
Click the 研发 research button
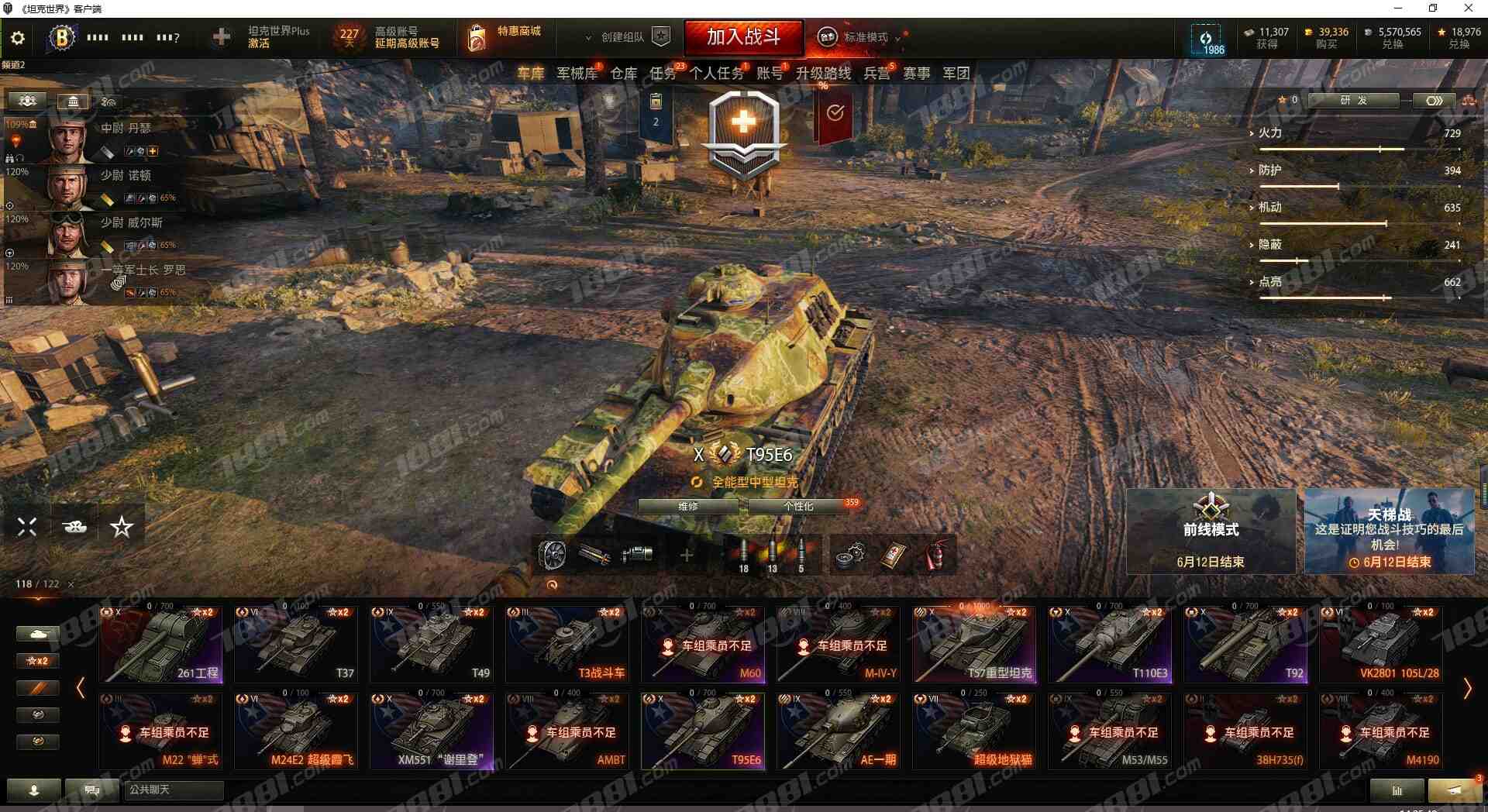1353,101
